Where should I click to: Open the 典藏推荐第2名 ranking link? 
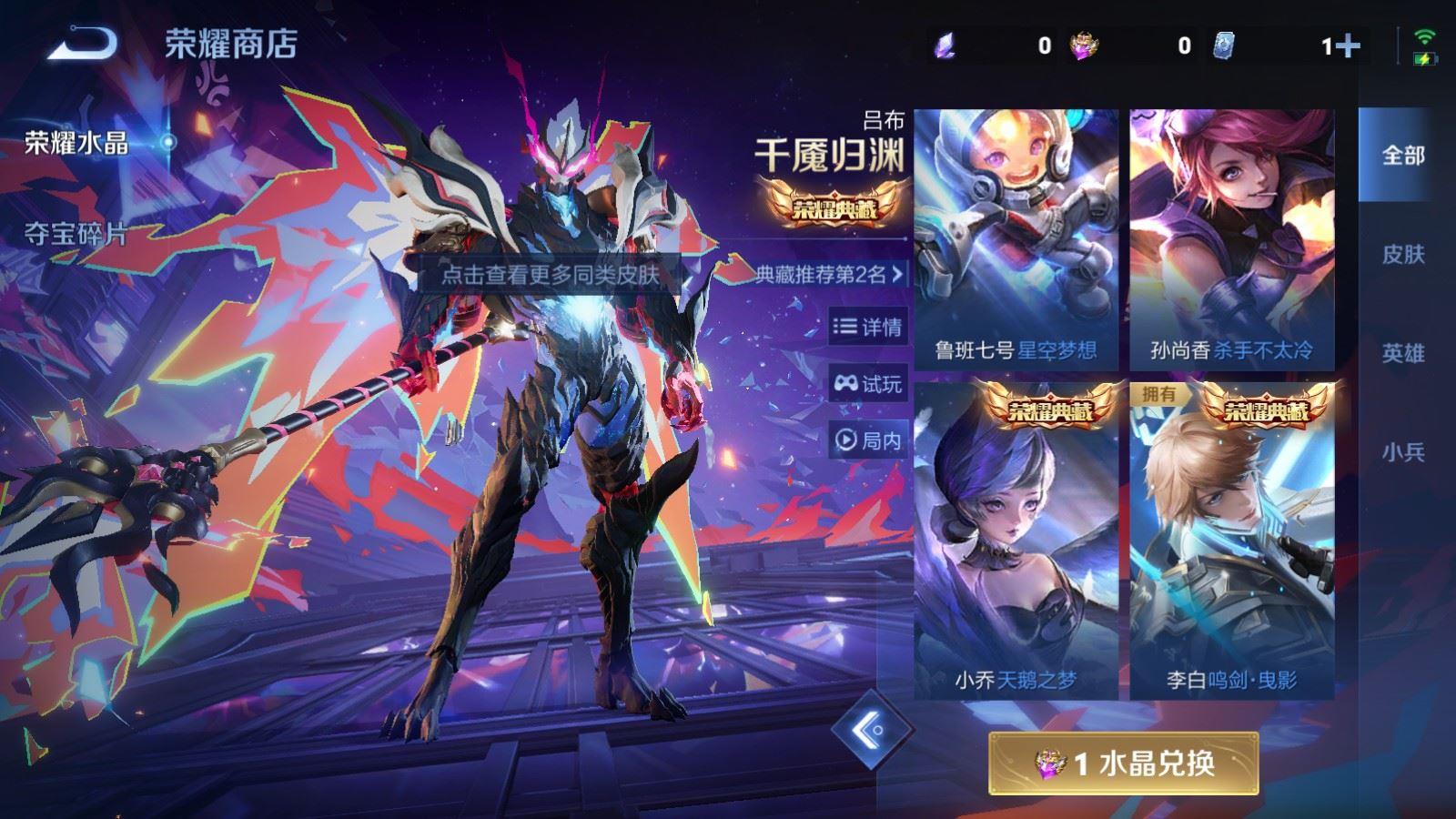point(829,274)
